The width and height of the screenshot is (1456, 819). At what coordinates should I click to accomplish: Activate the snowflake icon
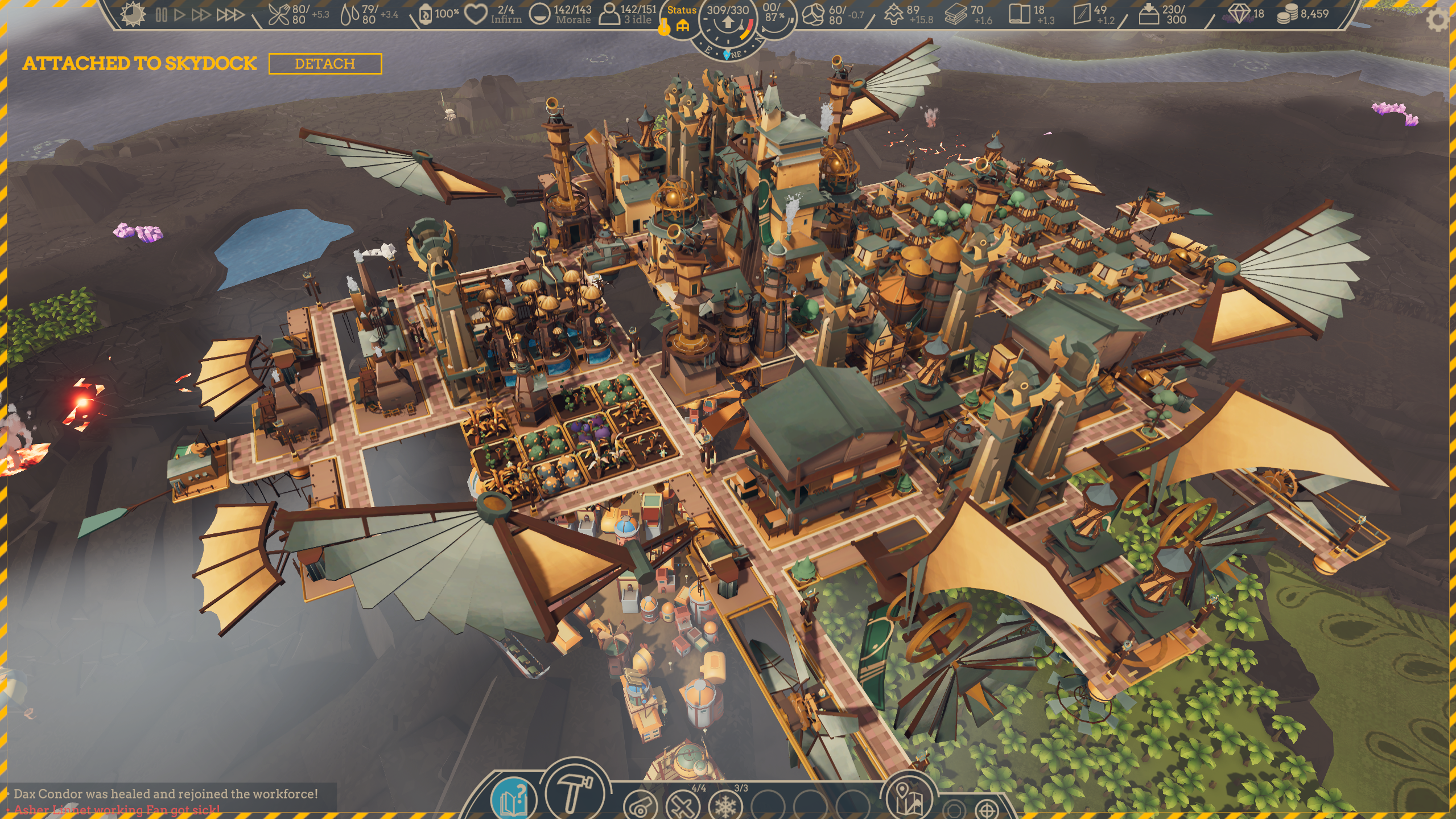coord(725,806)
